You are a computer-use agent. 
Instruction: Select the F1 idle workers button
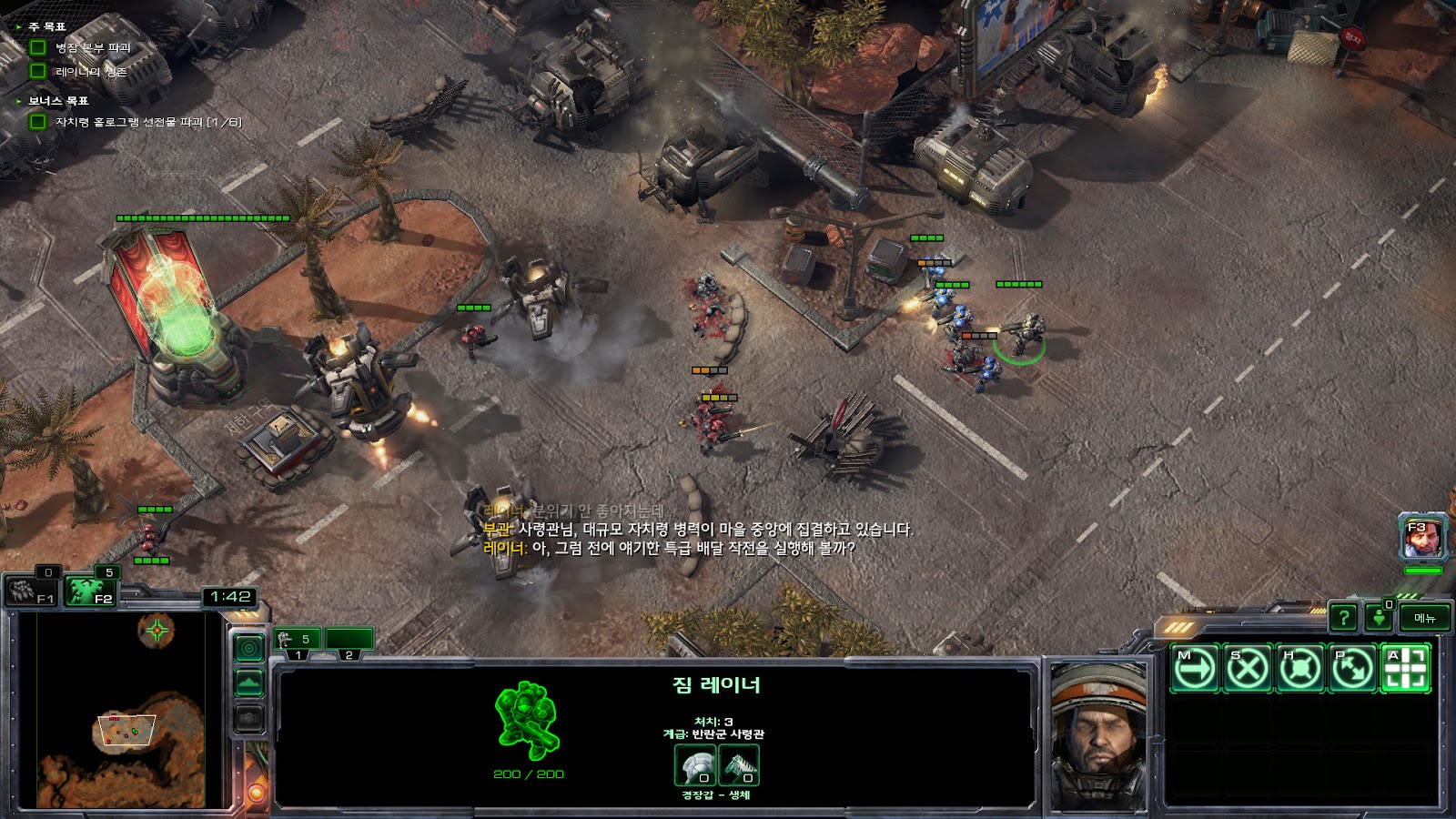32,591
